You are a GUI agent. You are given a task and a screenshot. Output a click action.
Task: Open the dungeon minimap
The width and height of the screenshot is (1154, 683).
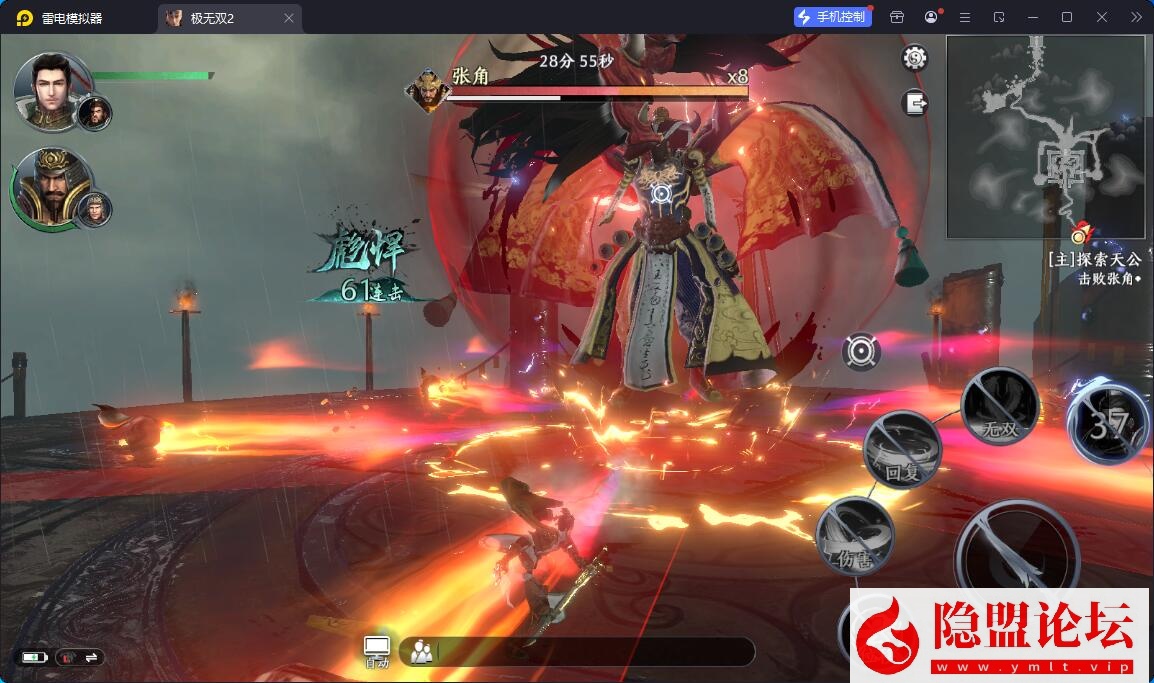tap(1045, 137)
